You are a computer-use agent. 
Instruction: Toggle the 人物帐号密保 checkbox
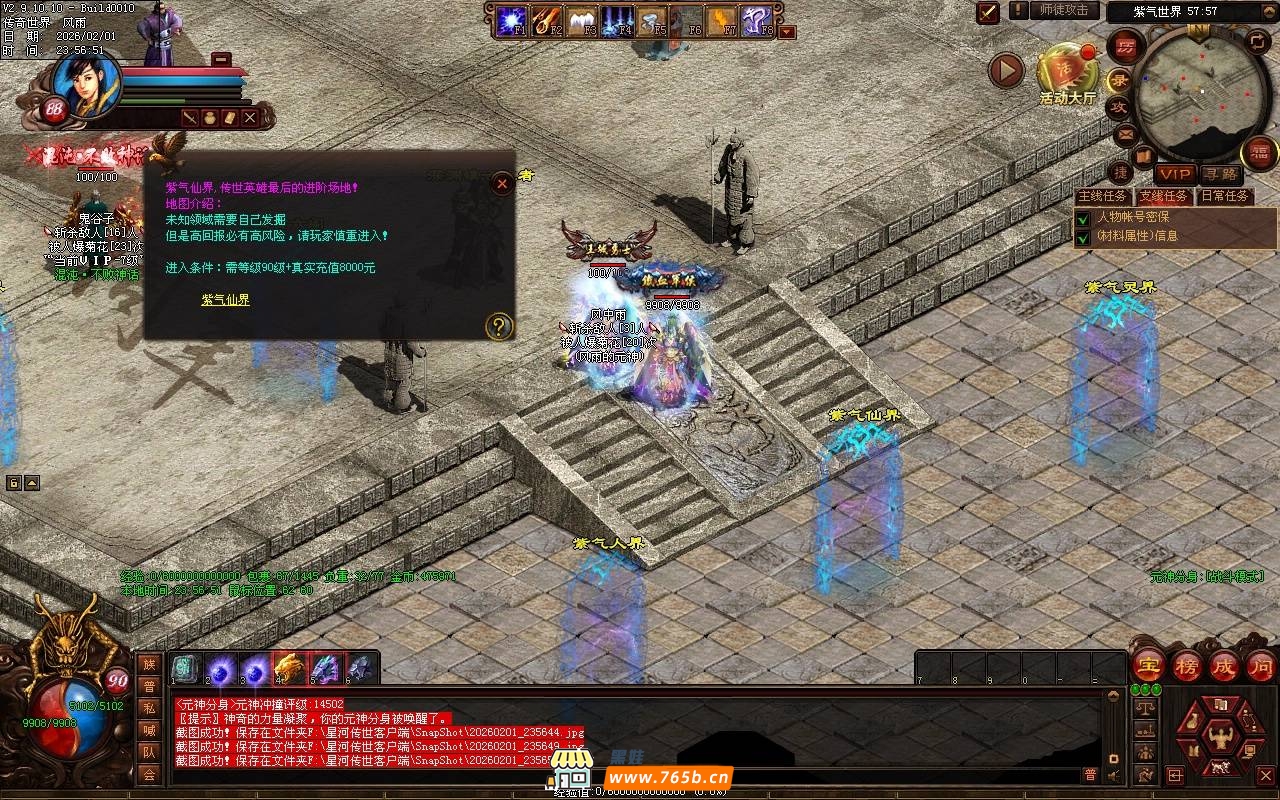1082,217
